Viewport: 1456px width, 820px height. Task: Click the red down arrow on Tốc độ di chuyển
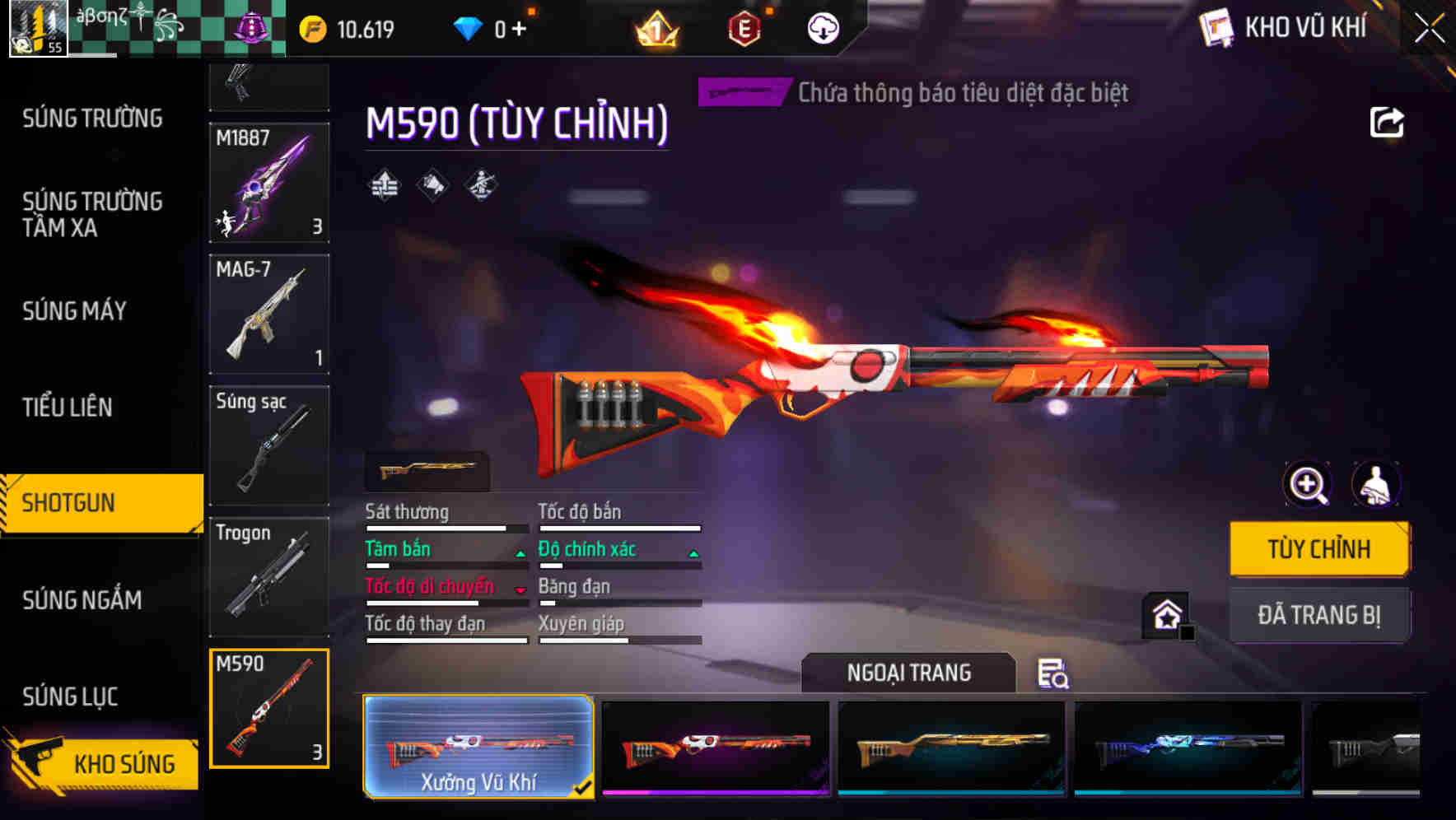click(x=521, y=590)
